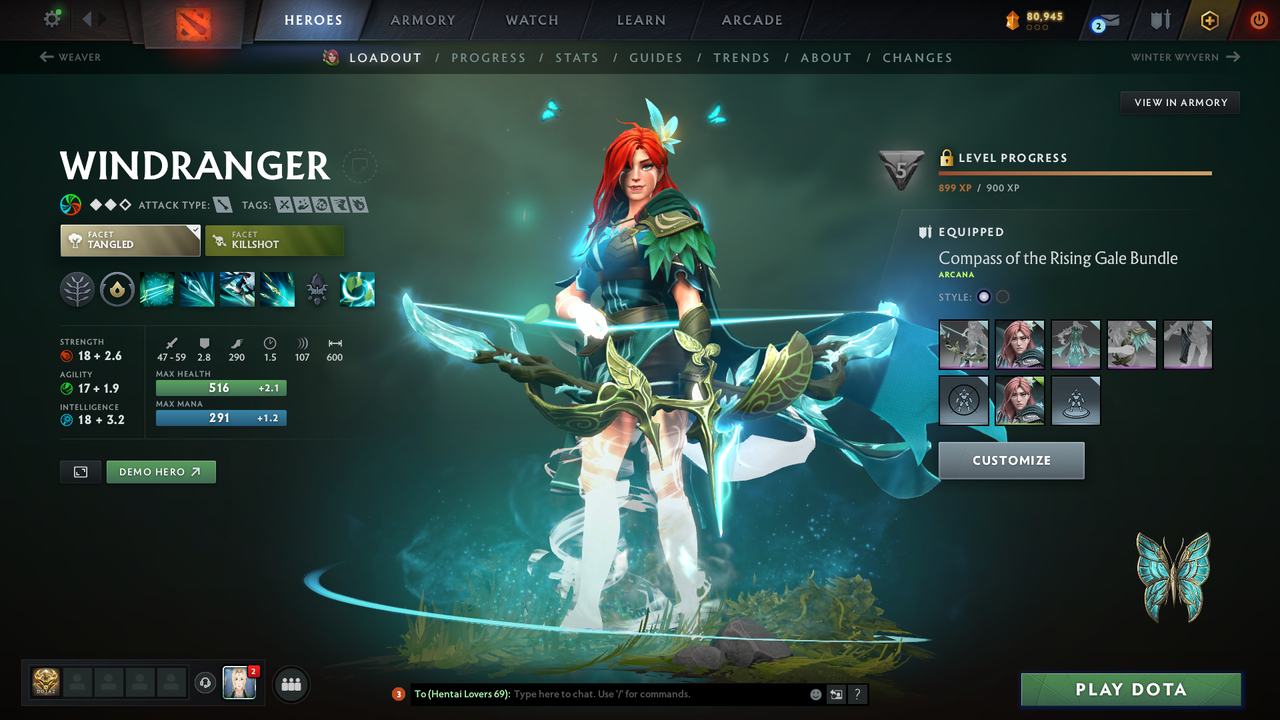
Task: Select the Windranger bow item thumbnail
Action: pyautogui.click(x=963, y=344)
